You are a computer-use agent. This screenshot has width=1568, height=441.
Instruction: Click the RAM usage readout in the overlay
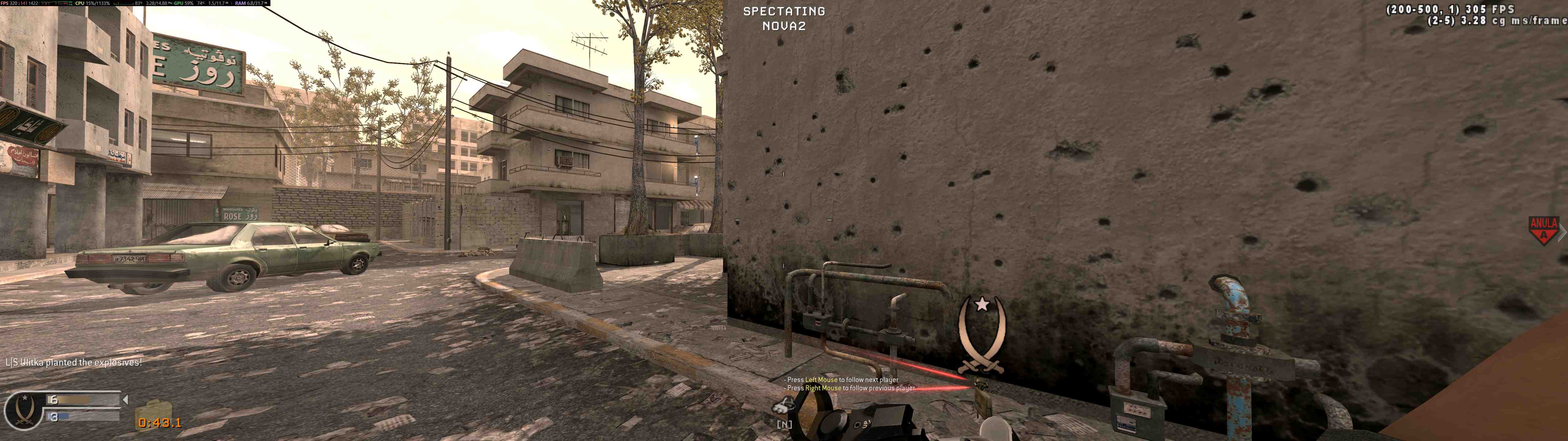pos(257,4)
